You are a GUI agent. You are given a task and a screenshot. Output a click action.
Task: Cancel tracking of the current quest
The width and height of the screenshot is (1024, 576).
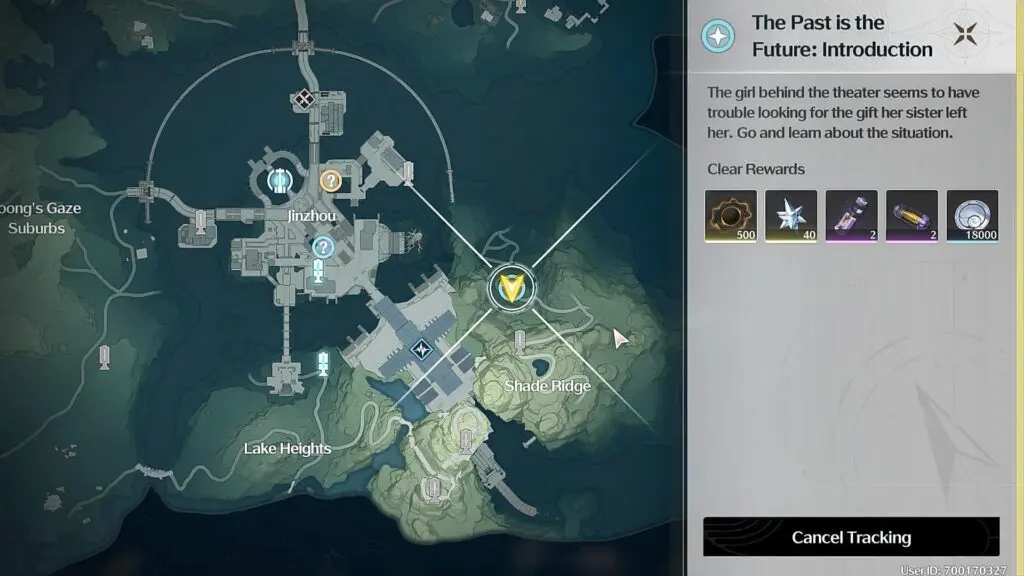(x=851, y=537)
